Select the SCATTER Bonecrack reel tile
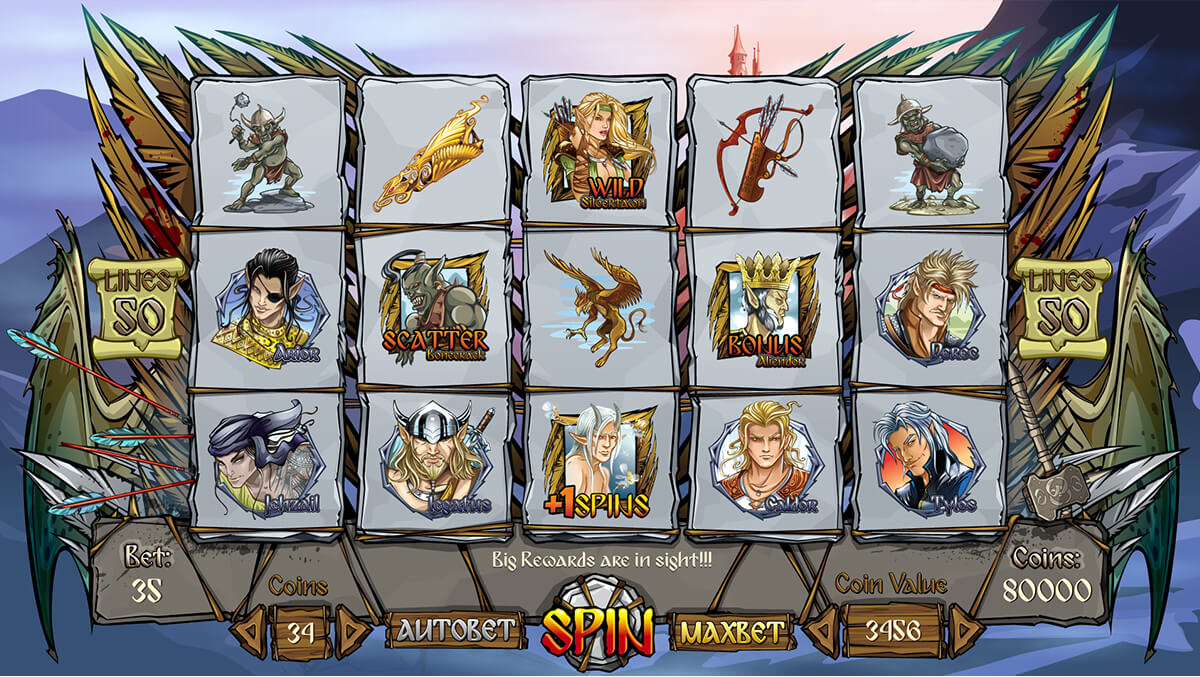Viewport: 1200px width, 677px height. click(434, 308)
